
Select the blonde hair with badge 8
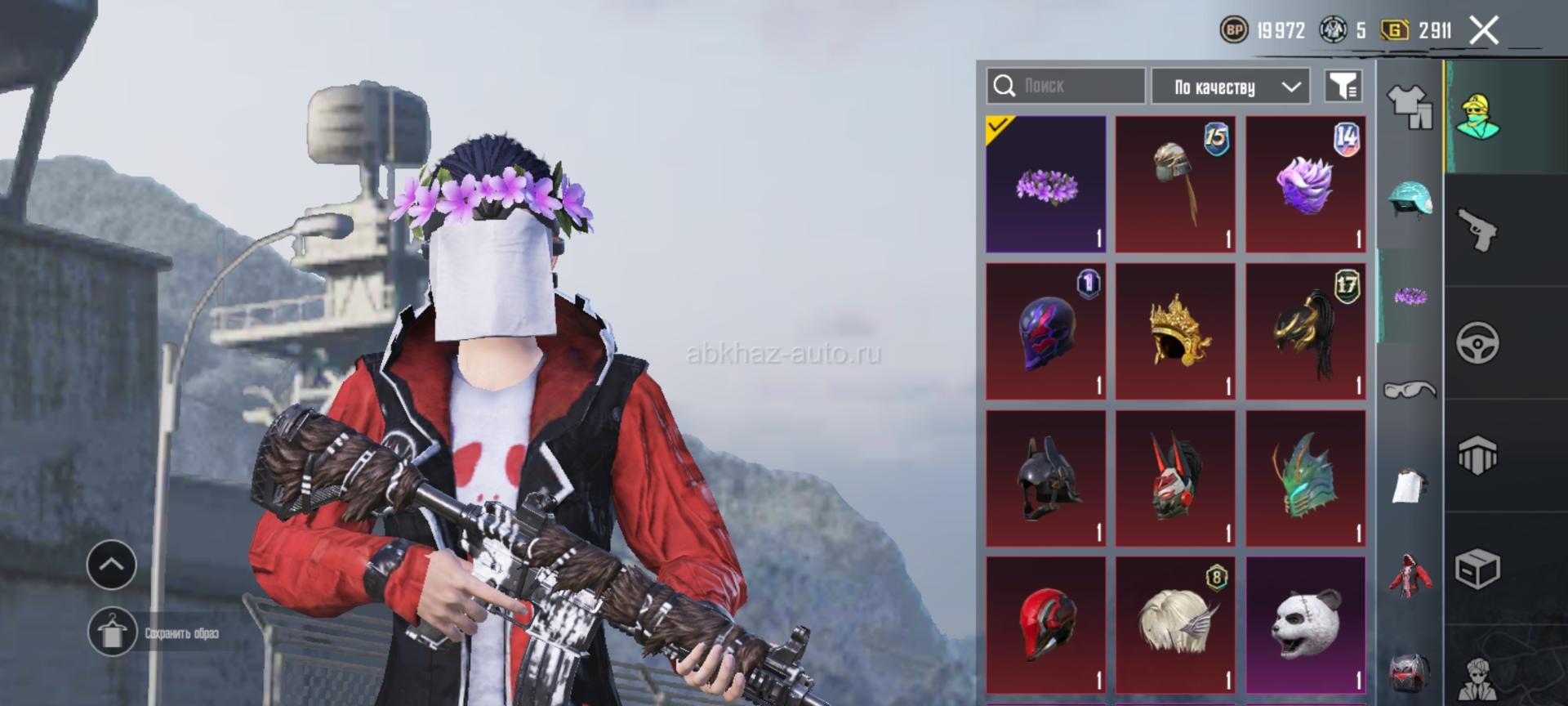click(1175, 625)
